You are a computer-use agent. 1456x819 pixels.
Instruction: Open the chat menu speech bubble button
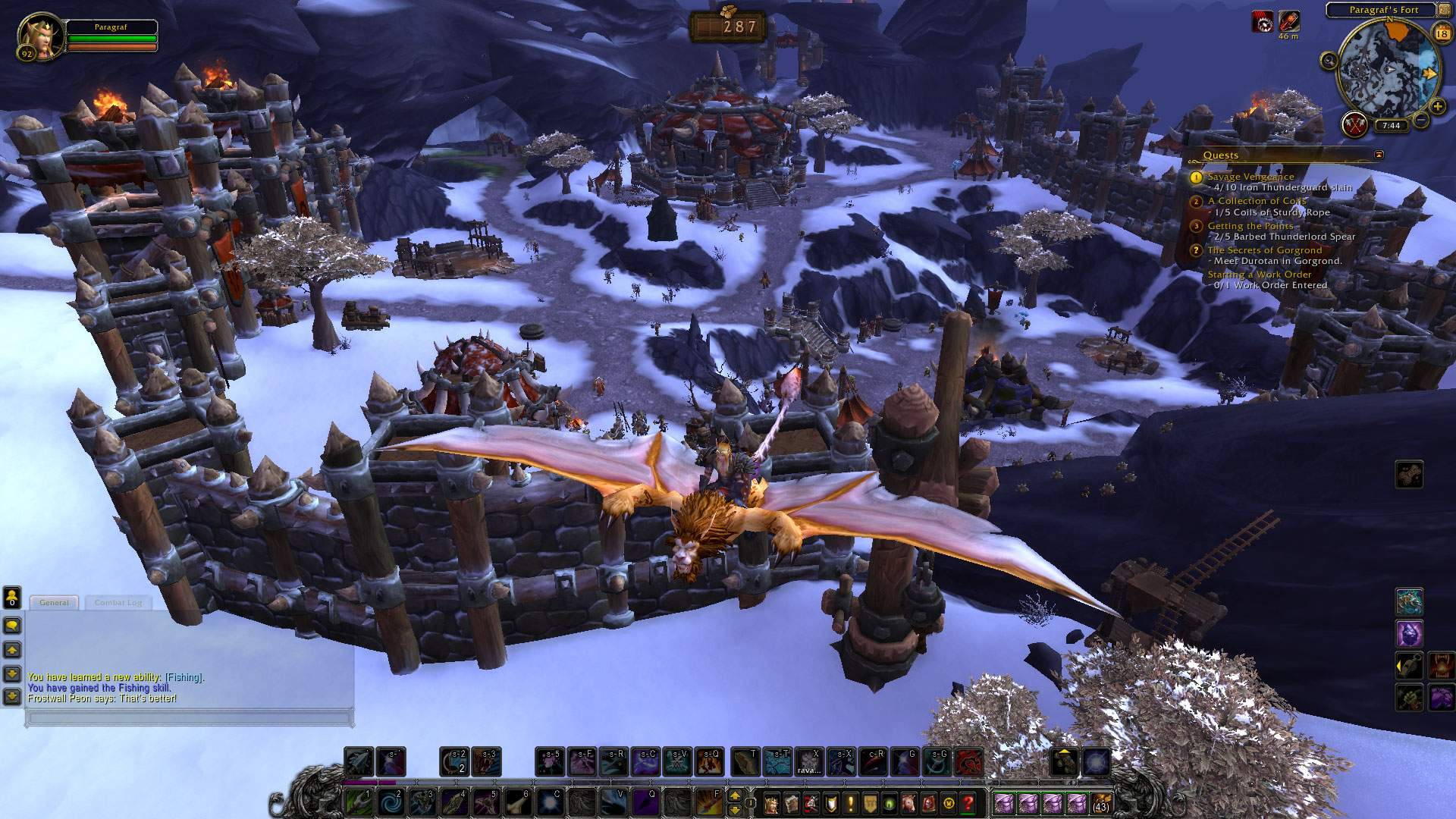pos(12,626)
